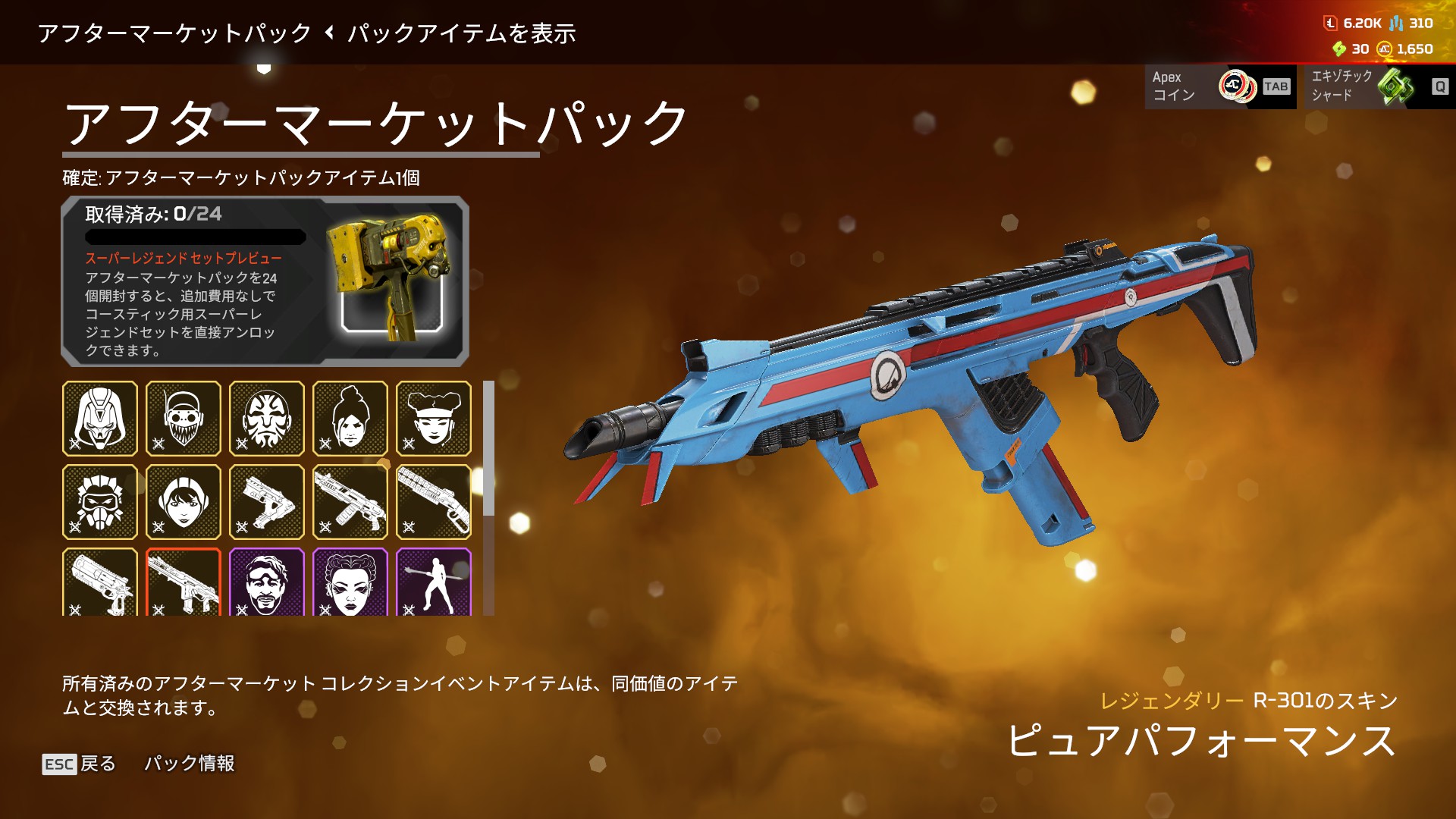Preview the purple Mirage skin tile

267,582
